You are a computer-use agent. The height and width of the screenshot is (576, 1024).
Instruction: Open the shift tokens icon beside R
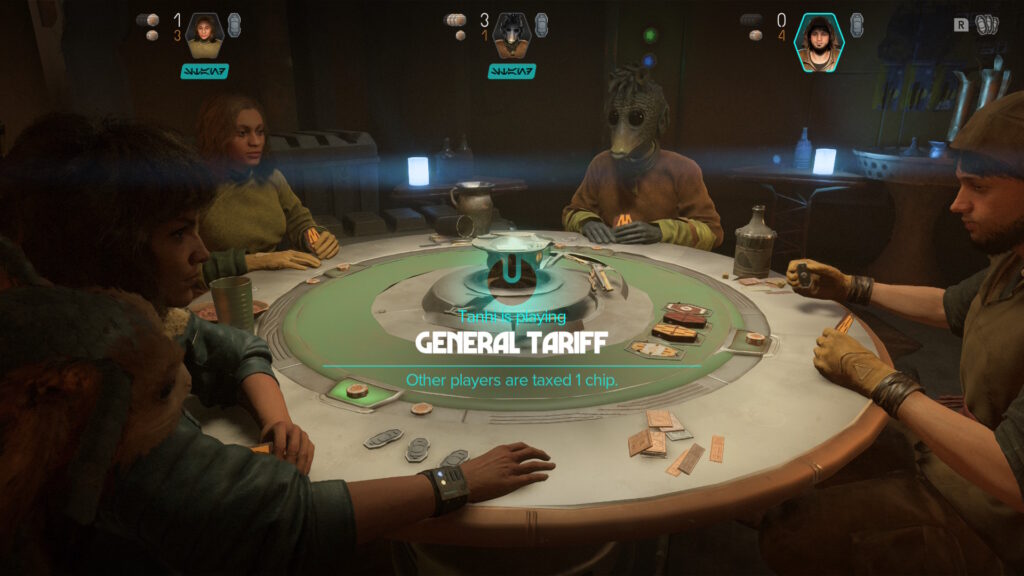pos(987,24)
